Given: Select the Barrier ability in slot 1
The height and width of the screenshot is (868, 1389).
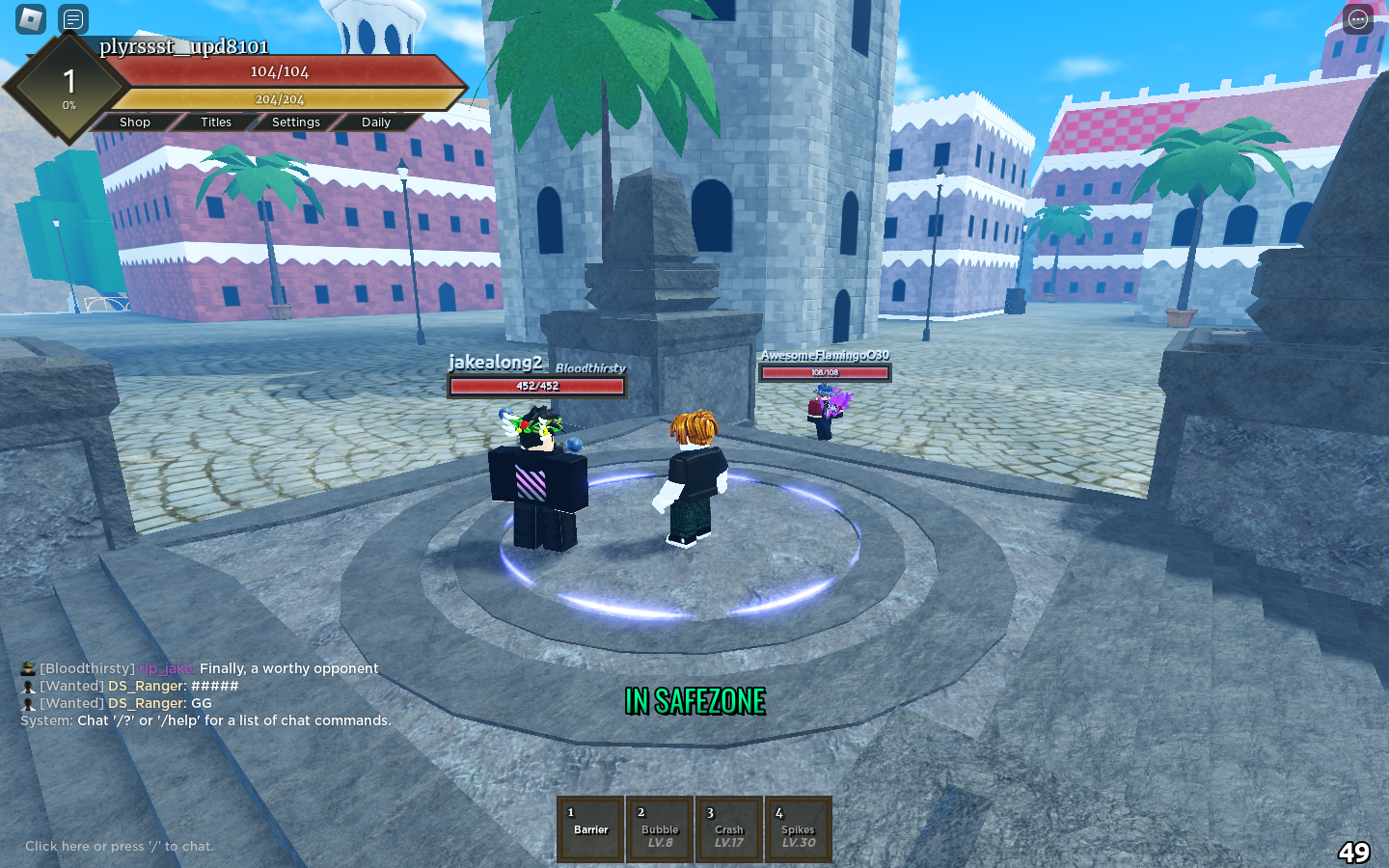Looking at the screenshot, I should point(589,829).
